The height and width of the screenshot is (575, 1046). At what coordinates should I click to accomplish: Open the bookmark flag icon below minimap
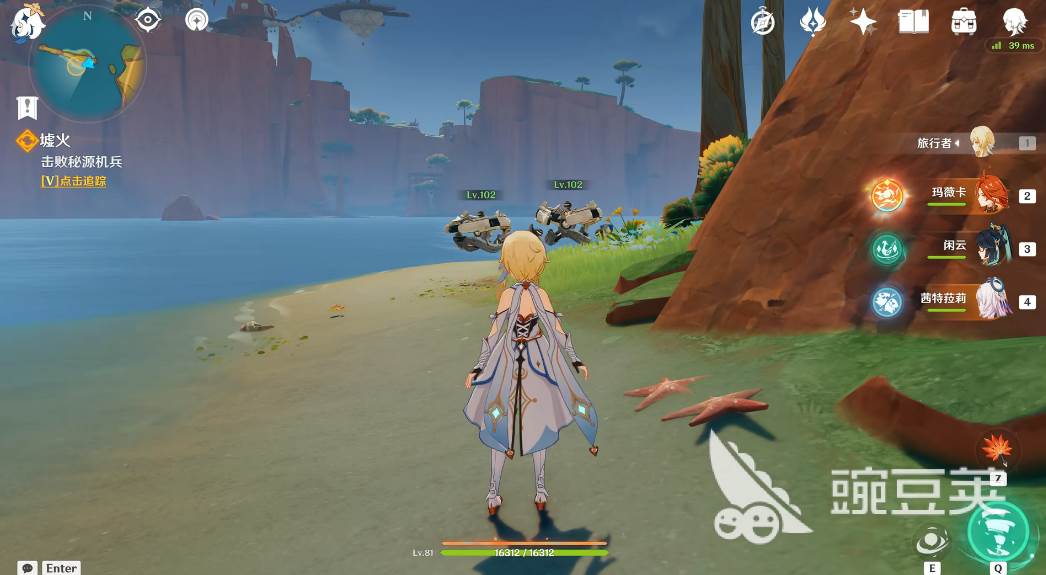point(27,107)
